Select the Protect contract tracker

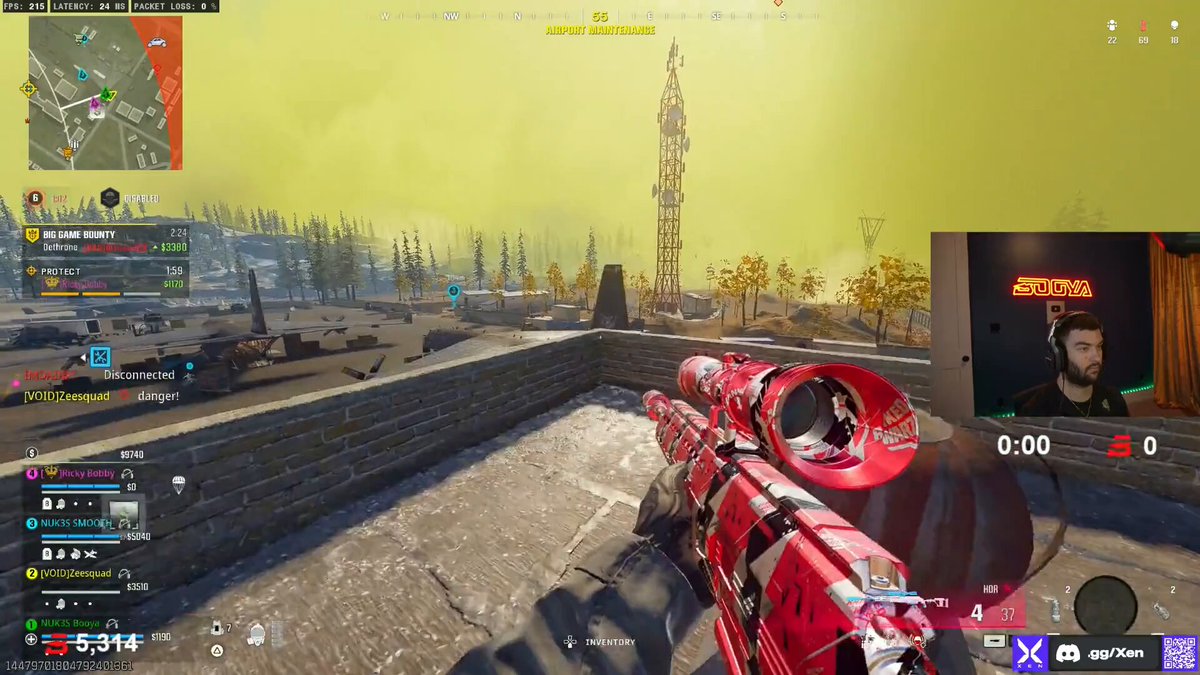105,277
